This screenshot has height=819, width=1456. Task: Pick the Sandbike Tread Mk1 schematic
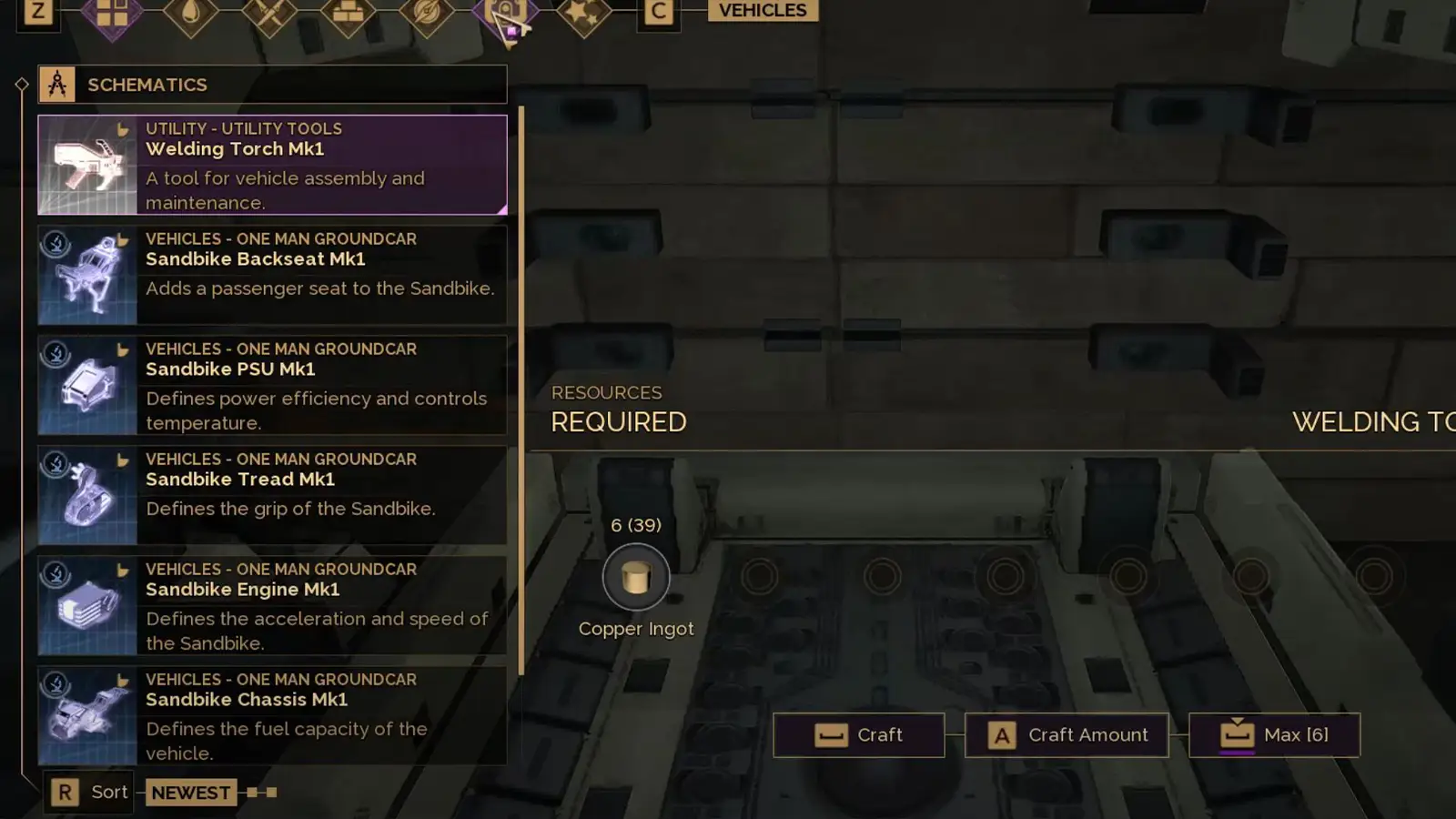pos(272,495)
